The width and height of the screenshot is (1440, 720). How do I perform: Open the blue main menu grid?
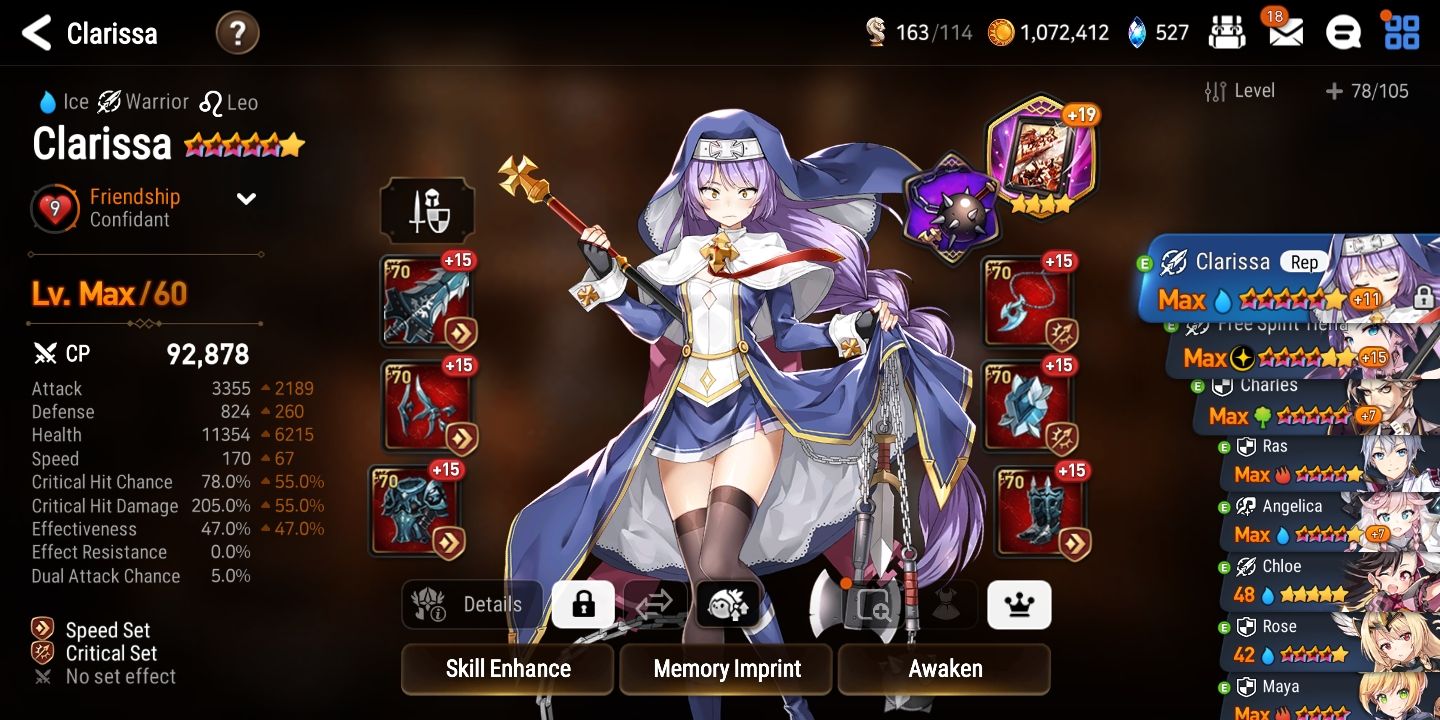coord(1402,31)
